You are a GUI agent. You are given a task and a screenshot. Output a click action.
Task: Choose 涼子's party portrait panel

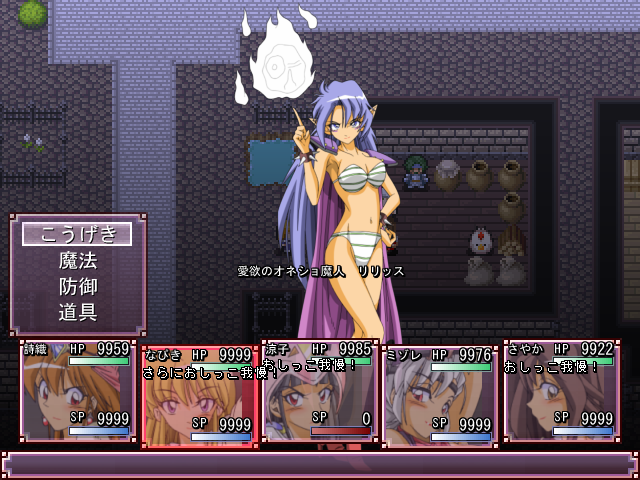[319, 391]
